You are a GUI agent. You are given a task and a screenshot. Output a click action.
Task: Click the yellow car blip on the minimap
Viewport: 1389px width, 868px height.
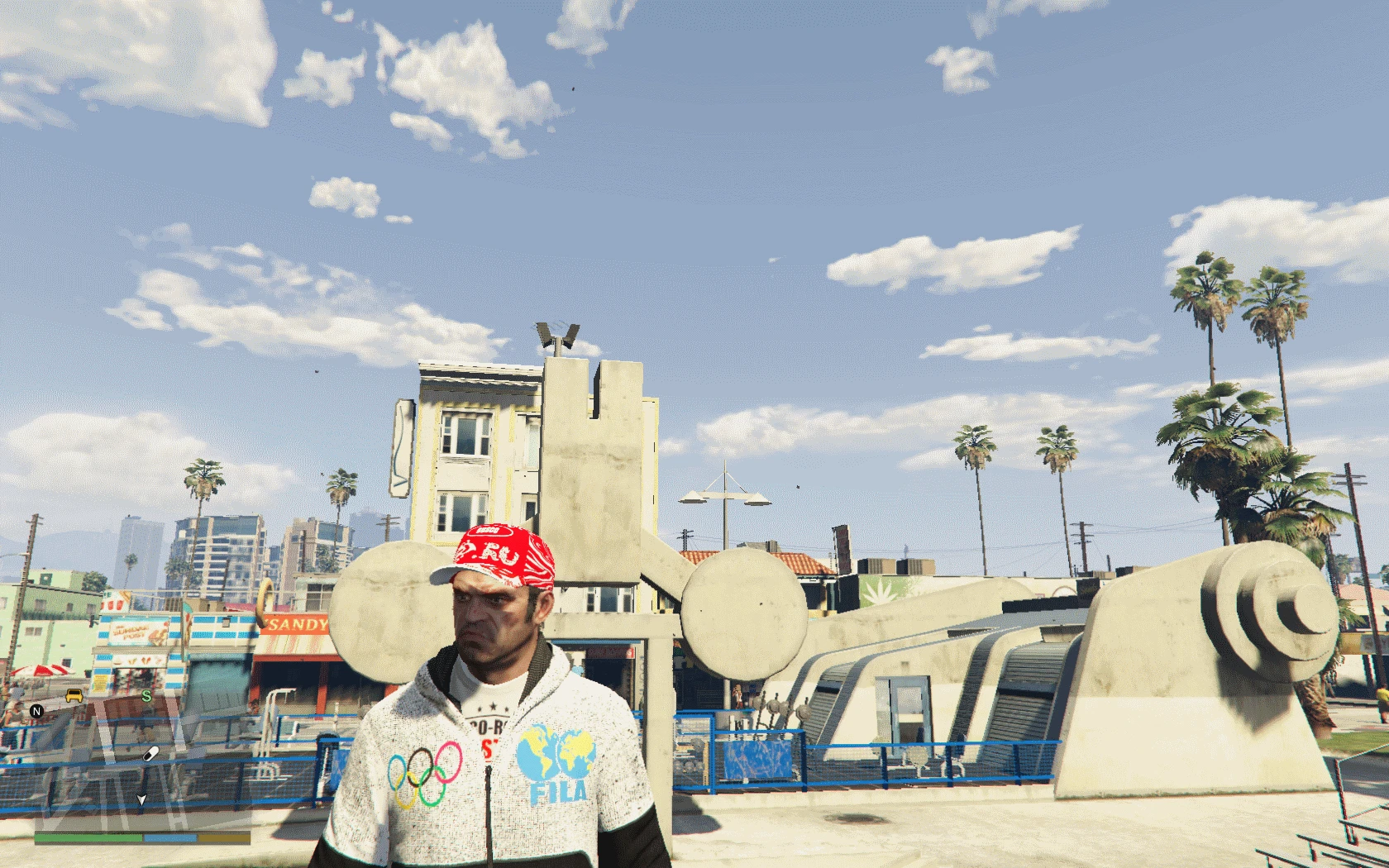click(74, 696)
